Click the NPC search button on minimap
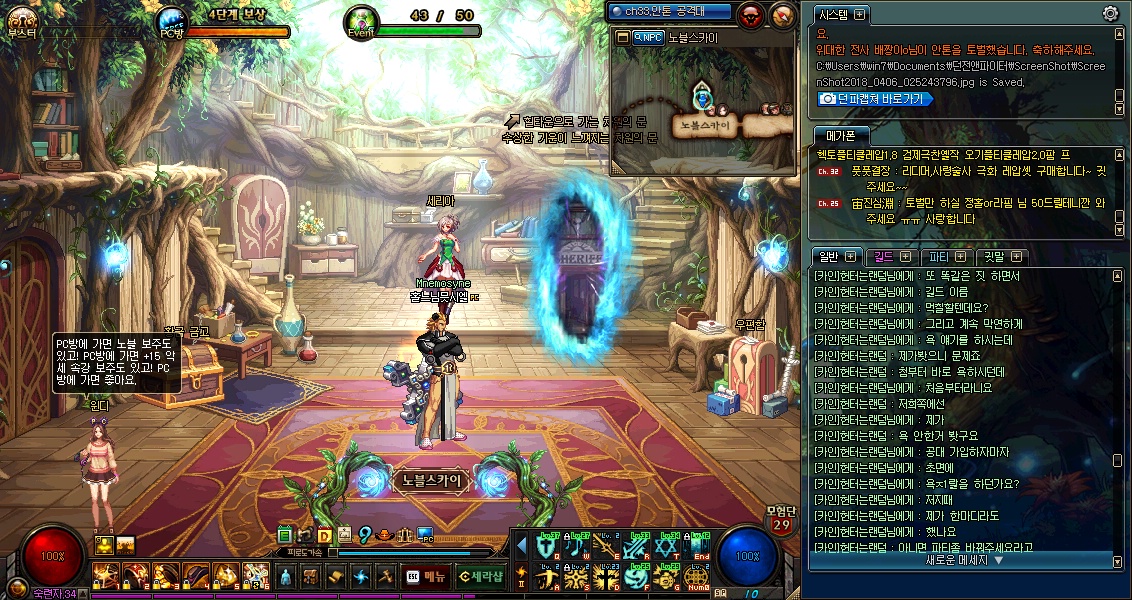The width and height of the screenshot is (1132, 600). tap(649, 37)
